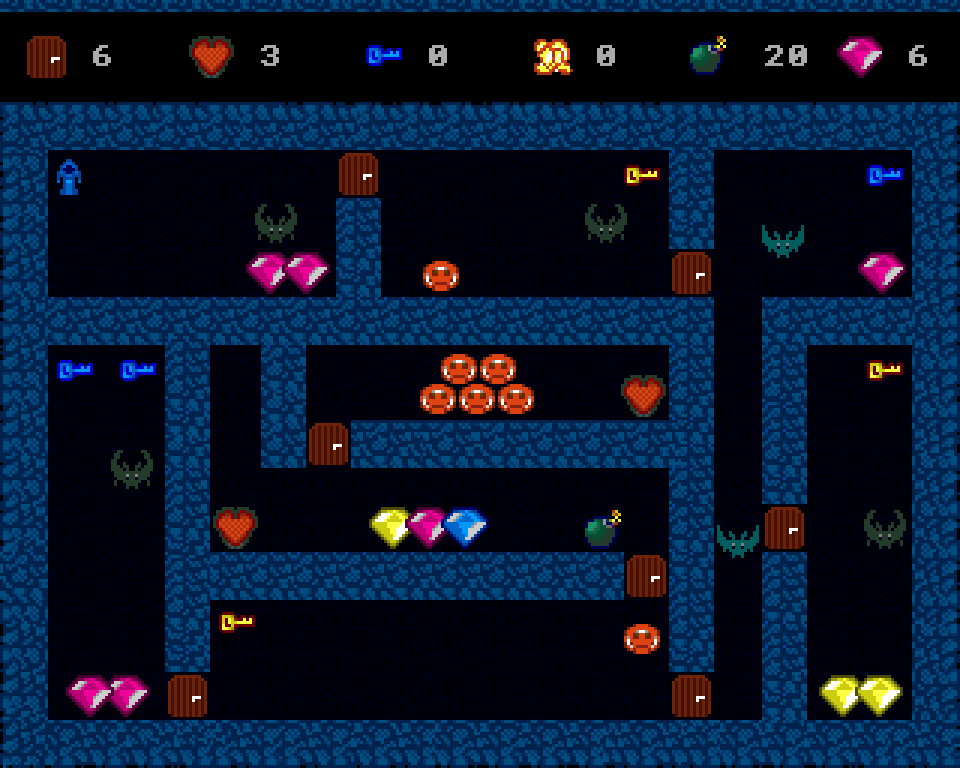The width and height of the screenshot is (960, 768).
Task: Select the red heart lives icon
Action: tap(211, 57)
